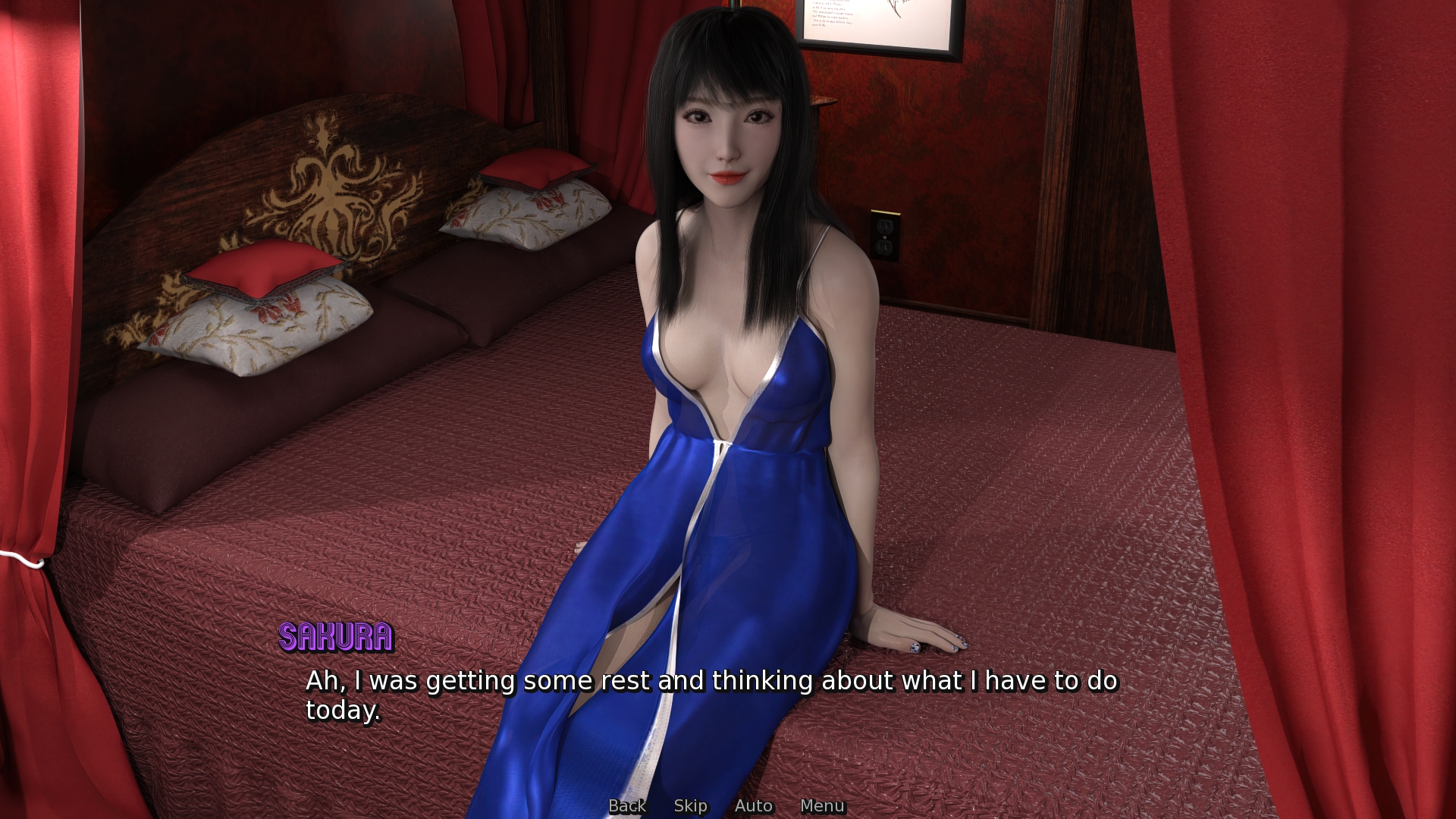Viewport: 1456px width, 819px height.
Task: Activate Auto mode from the quick menu
Action: 753,806
